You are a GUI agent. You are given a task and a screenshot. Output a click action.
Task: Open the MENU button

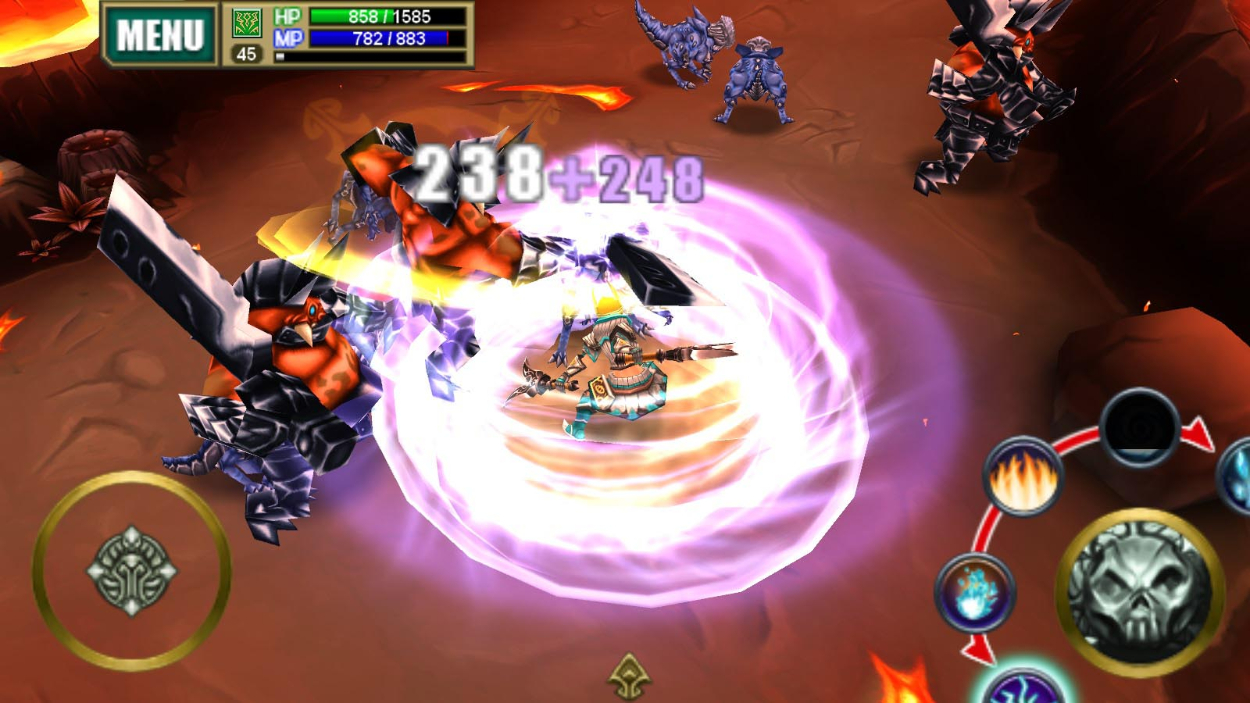160,35
